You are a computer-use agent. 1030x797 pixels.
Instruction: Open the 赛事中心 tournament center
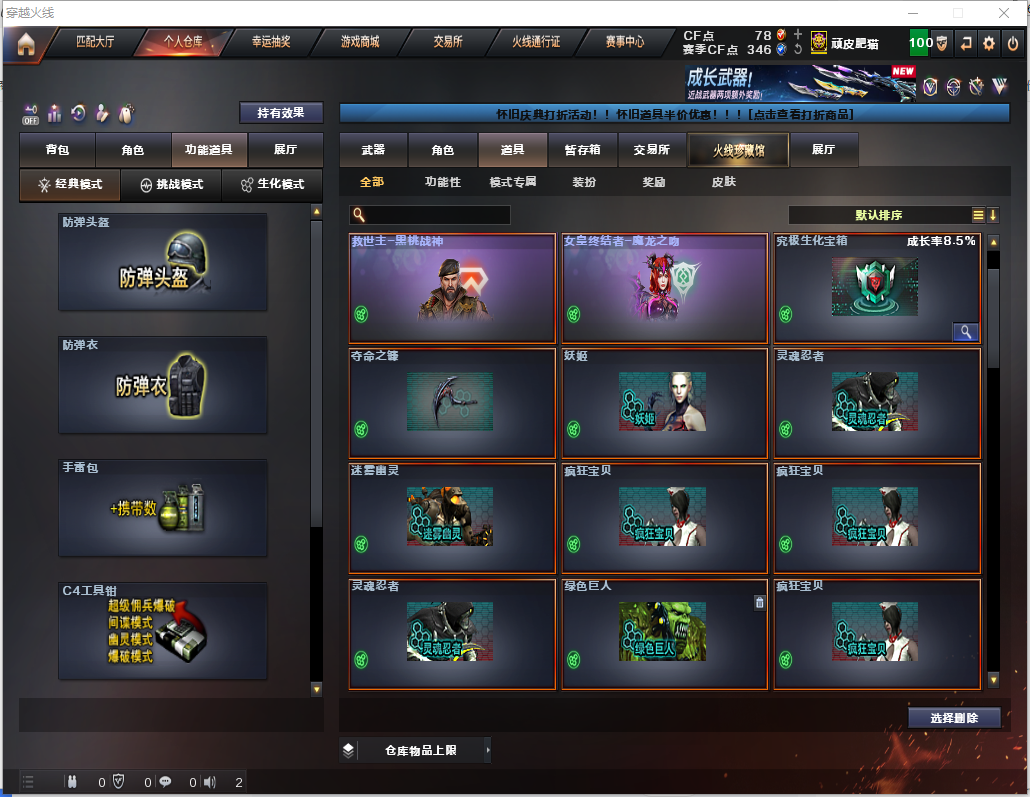pos(624,42)
